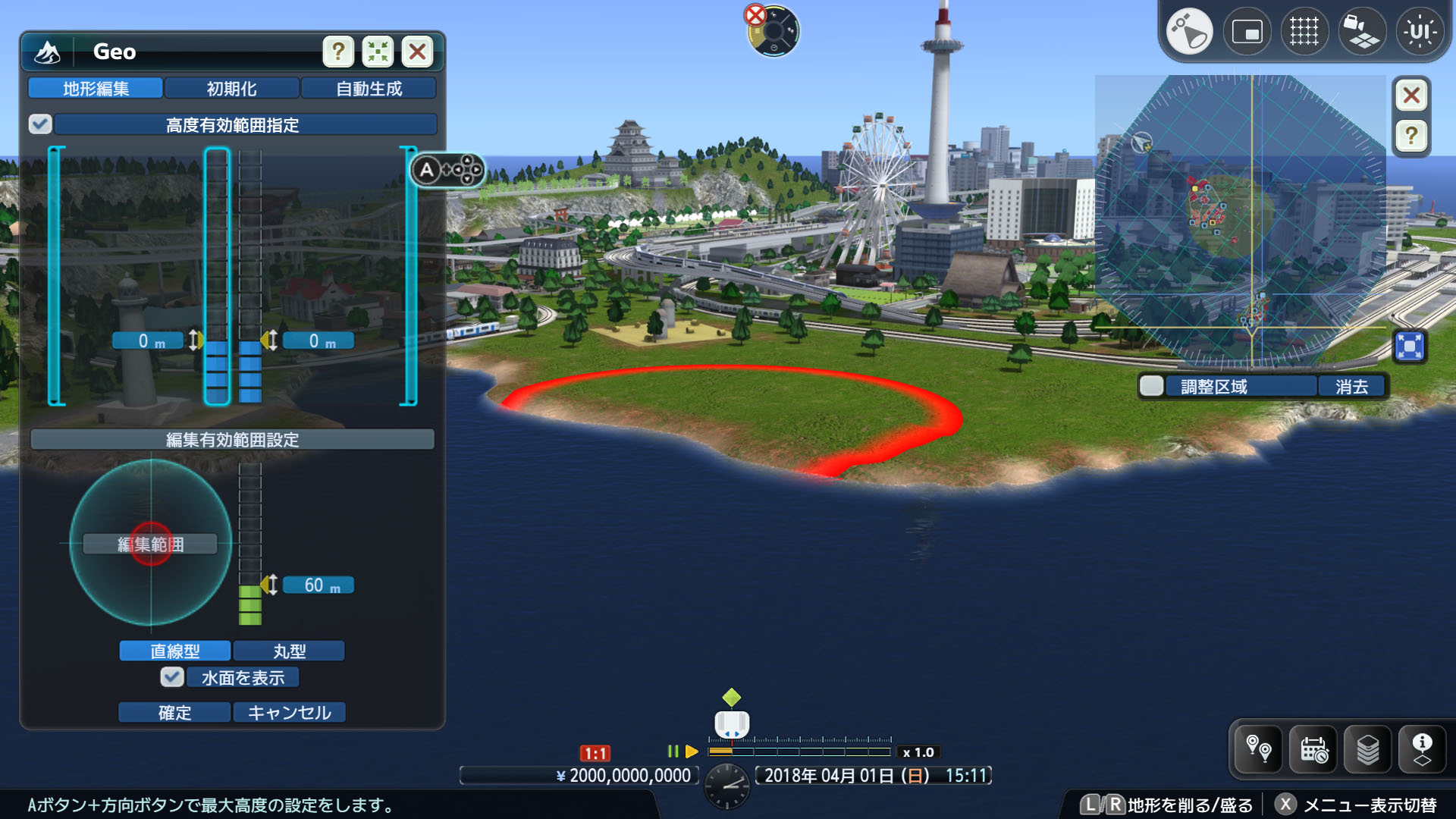1456x819 pixels.
Task: Collapse the Geo panel with the green arrows button
Action: [378, 52]
